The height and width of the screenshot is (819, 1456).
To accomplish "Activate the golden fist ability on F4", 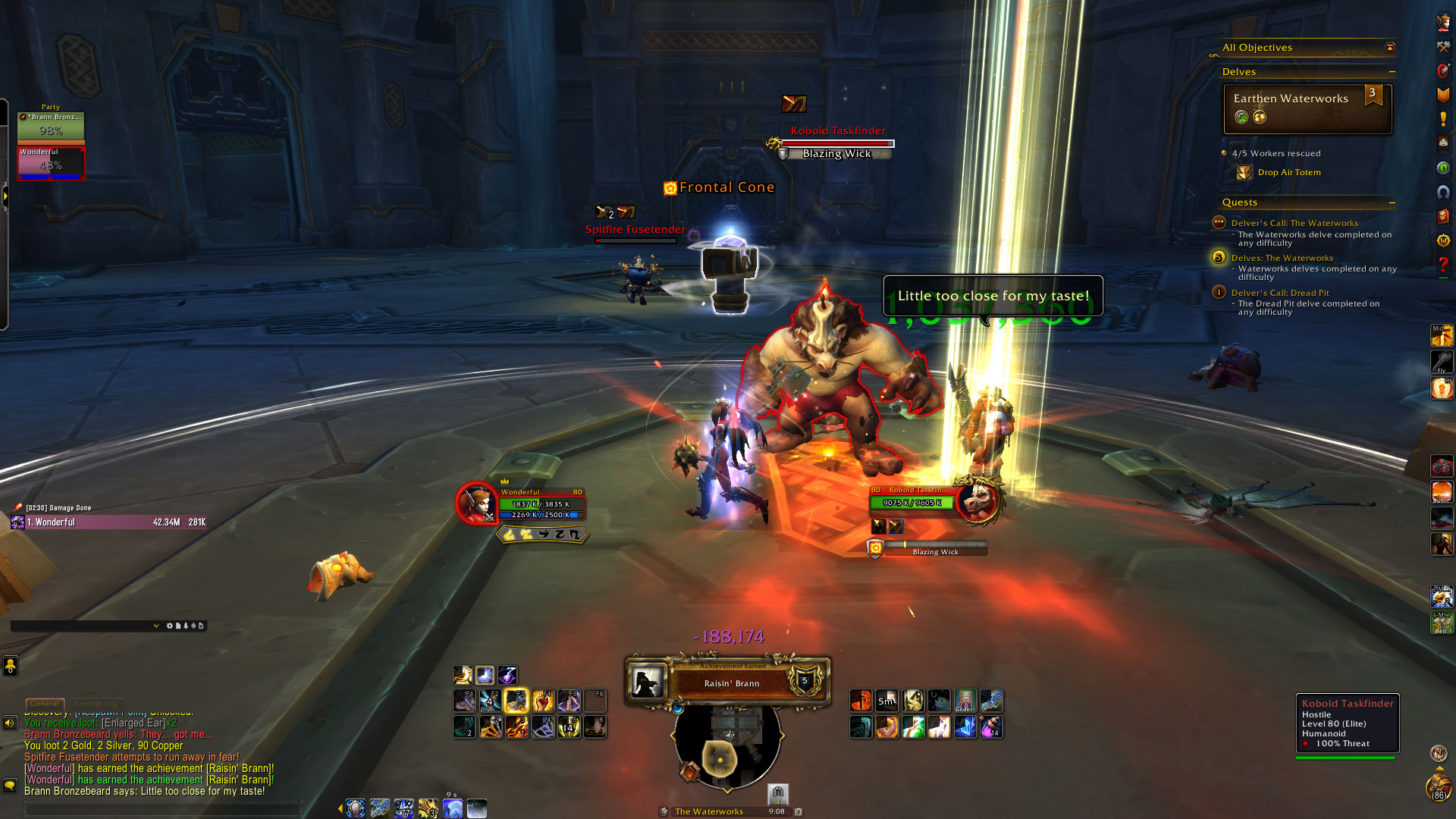I will (543, 701).
